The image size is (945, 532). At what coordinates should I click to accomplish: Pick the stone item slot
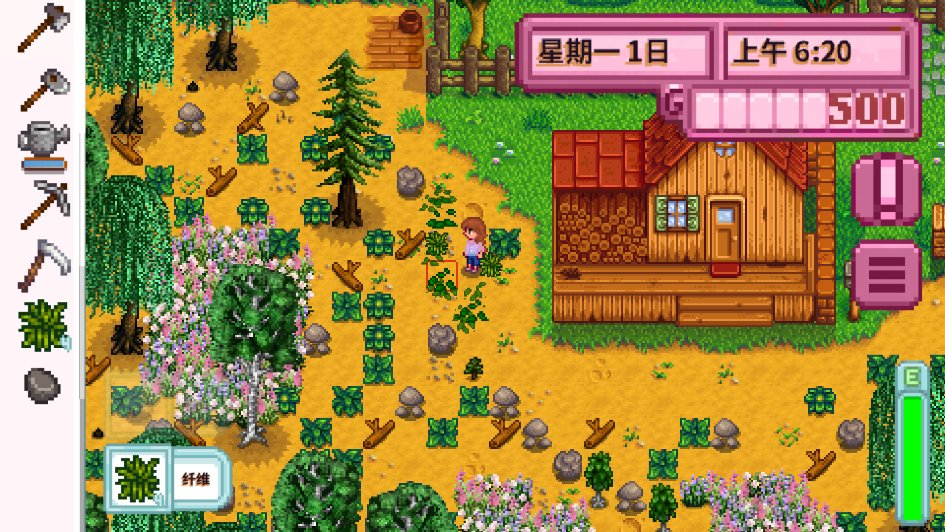click(42, 383)
